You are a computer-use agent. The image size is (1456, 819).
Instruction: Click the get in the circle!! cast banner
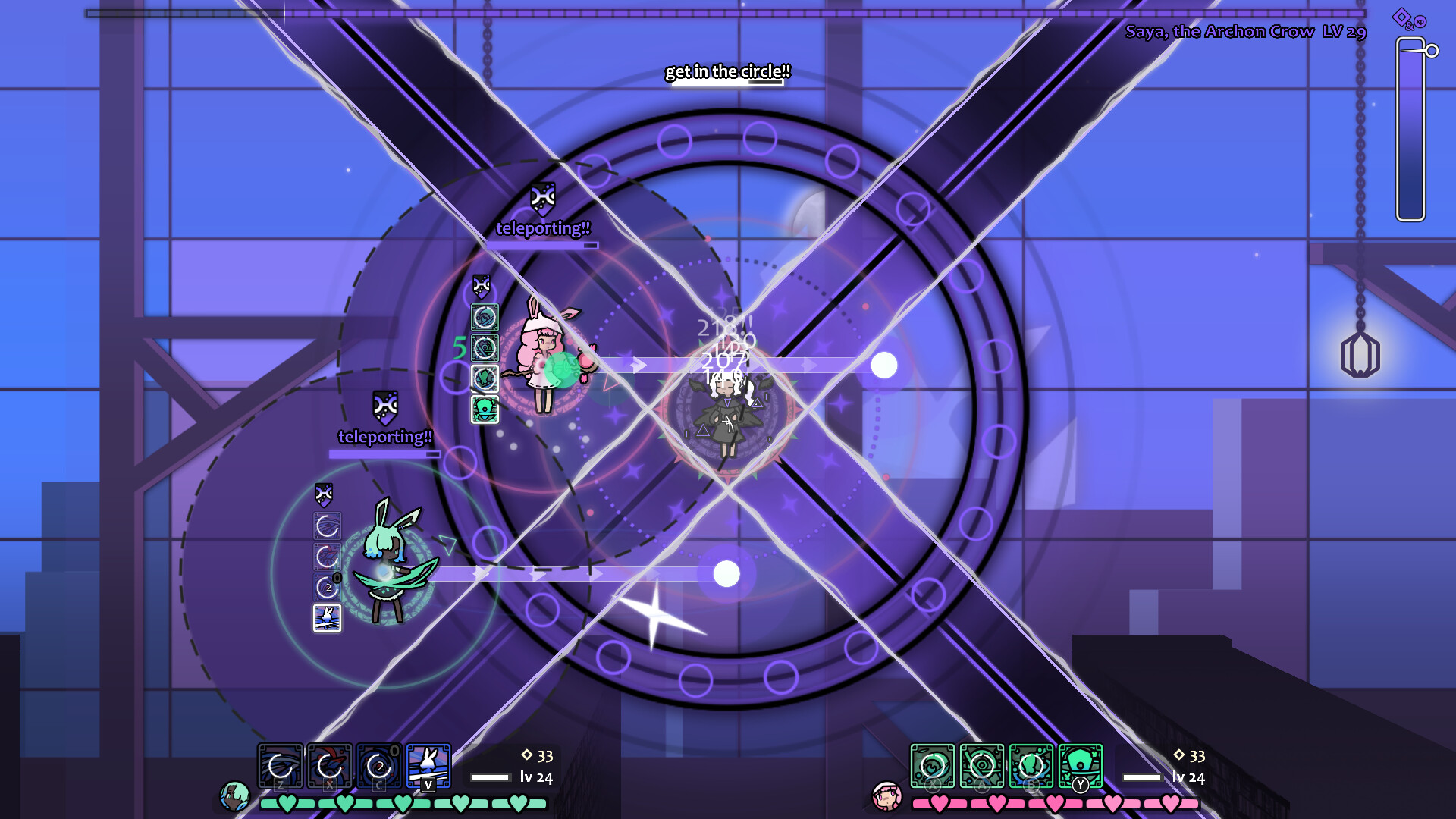(x=727, y=73)
